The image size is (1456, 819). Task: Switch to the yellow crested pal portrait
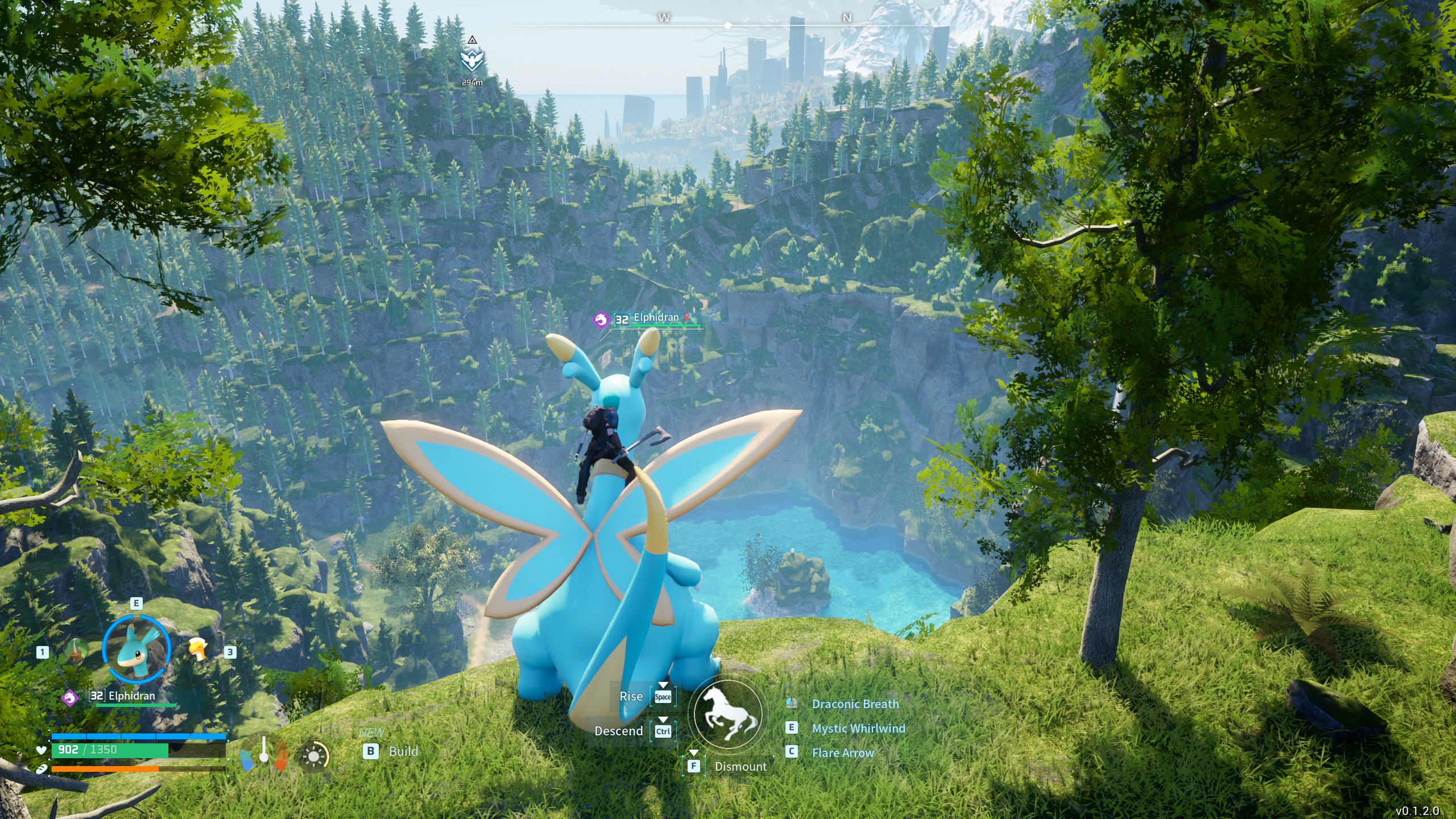[x=198, y=649]
